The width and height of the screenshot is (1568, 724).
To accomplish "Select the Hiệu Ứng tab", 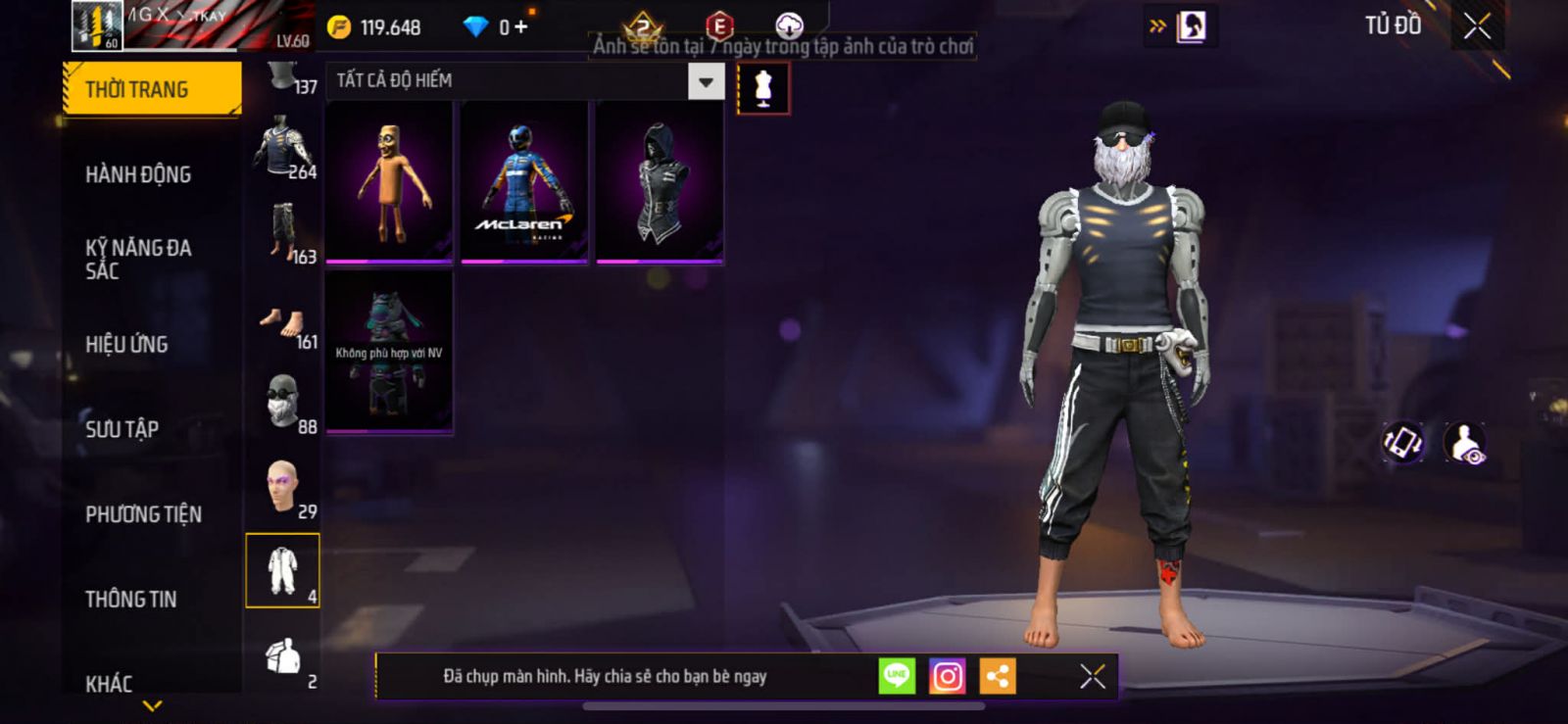I will click(x=126, y=345).
